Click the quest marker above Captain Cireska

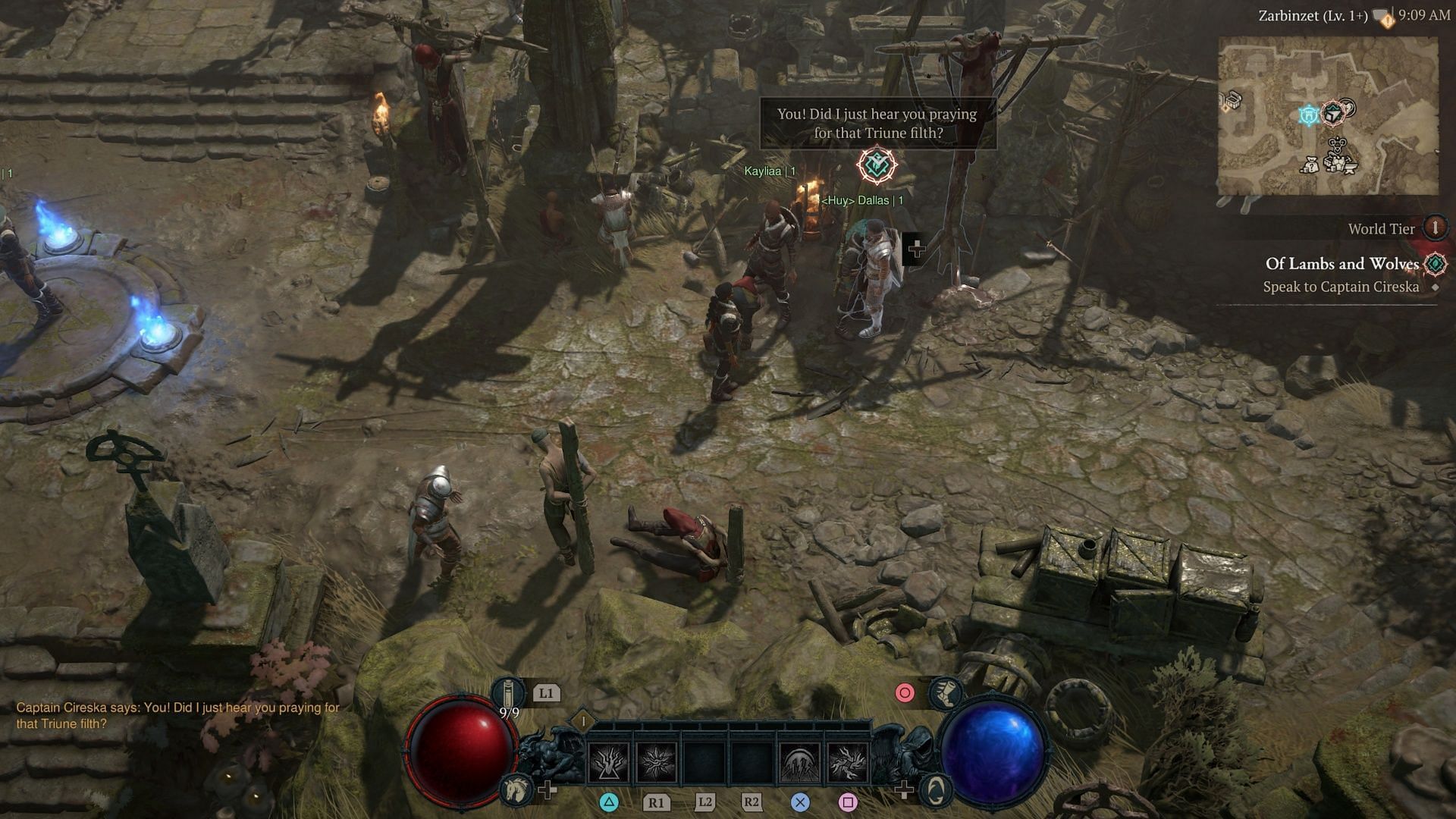(877, 165)
